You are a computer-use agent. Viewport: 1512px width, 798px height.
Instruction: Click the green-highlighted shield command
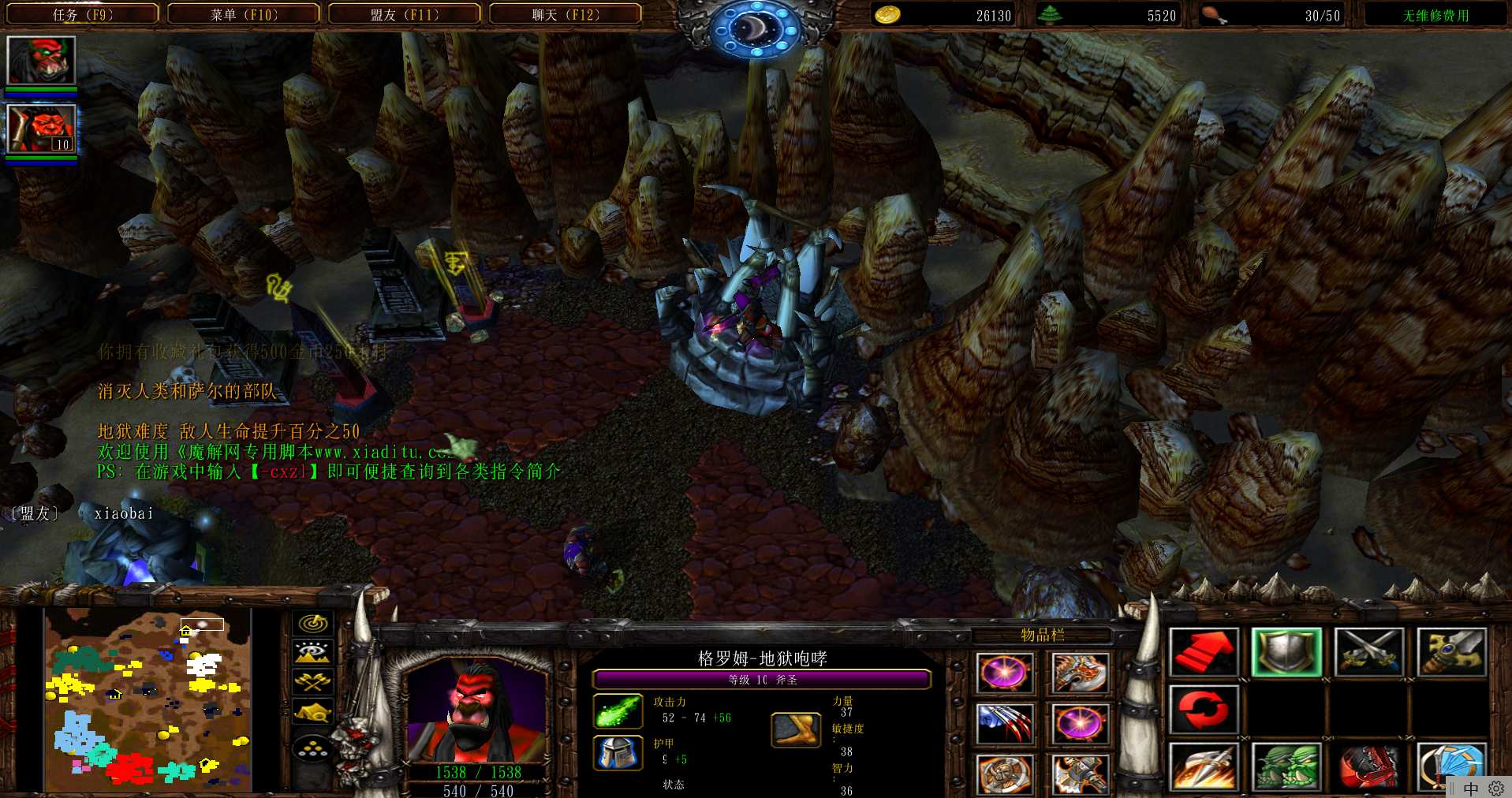coord(1286,652)
